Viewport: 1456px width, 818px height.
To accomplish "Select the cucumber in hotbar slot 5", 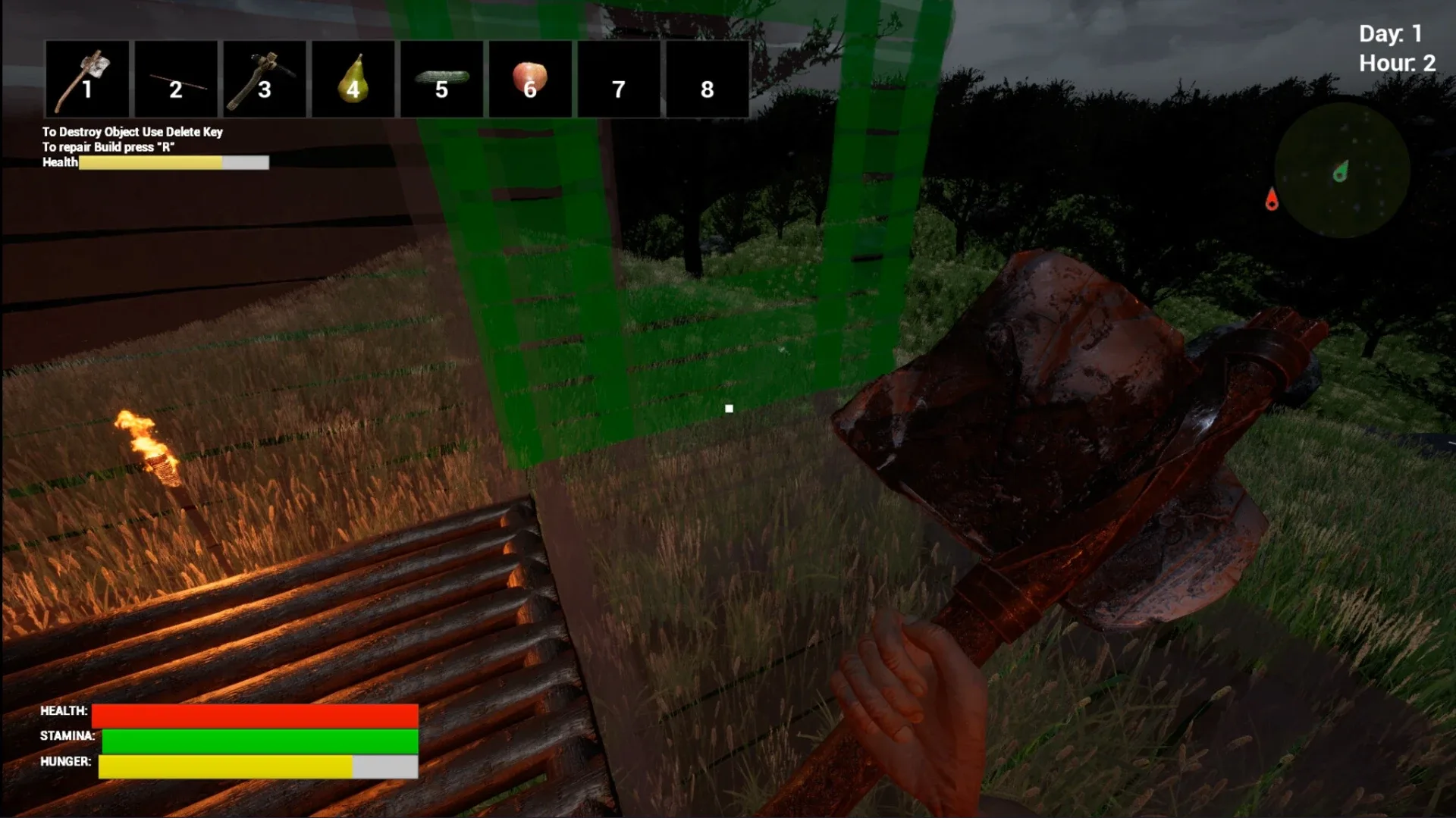I will [x=441, y=79].
